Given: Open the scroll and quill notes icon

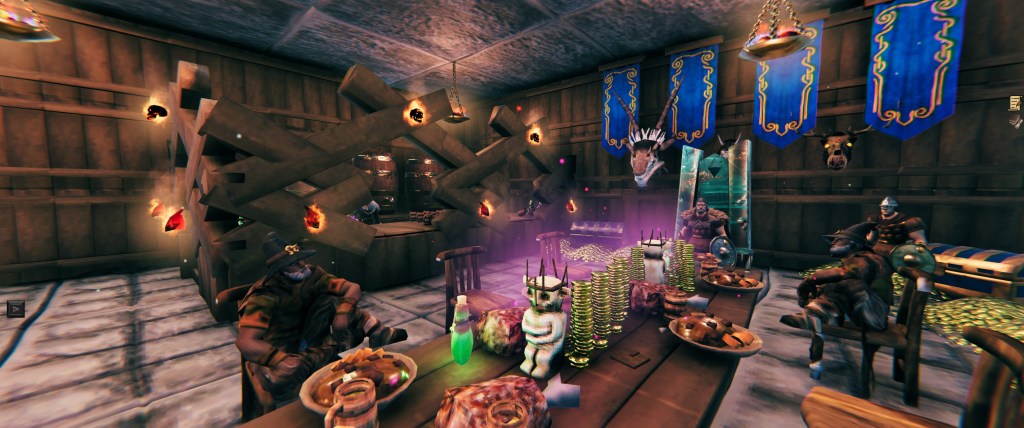Looking at the screenshot, I should tap(1016, 102).
